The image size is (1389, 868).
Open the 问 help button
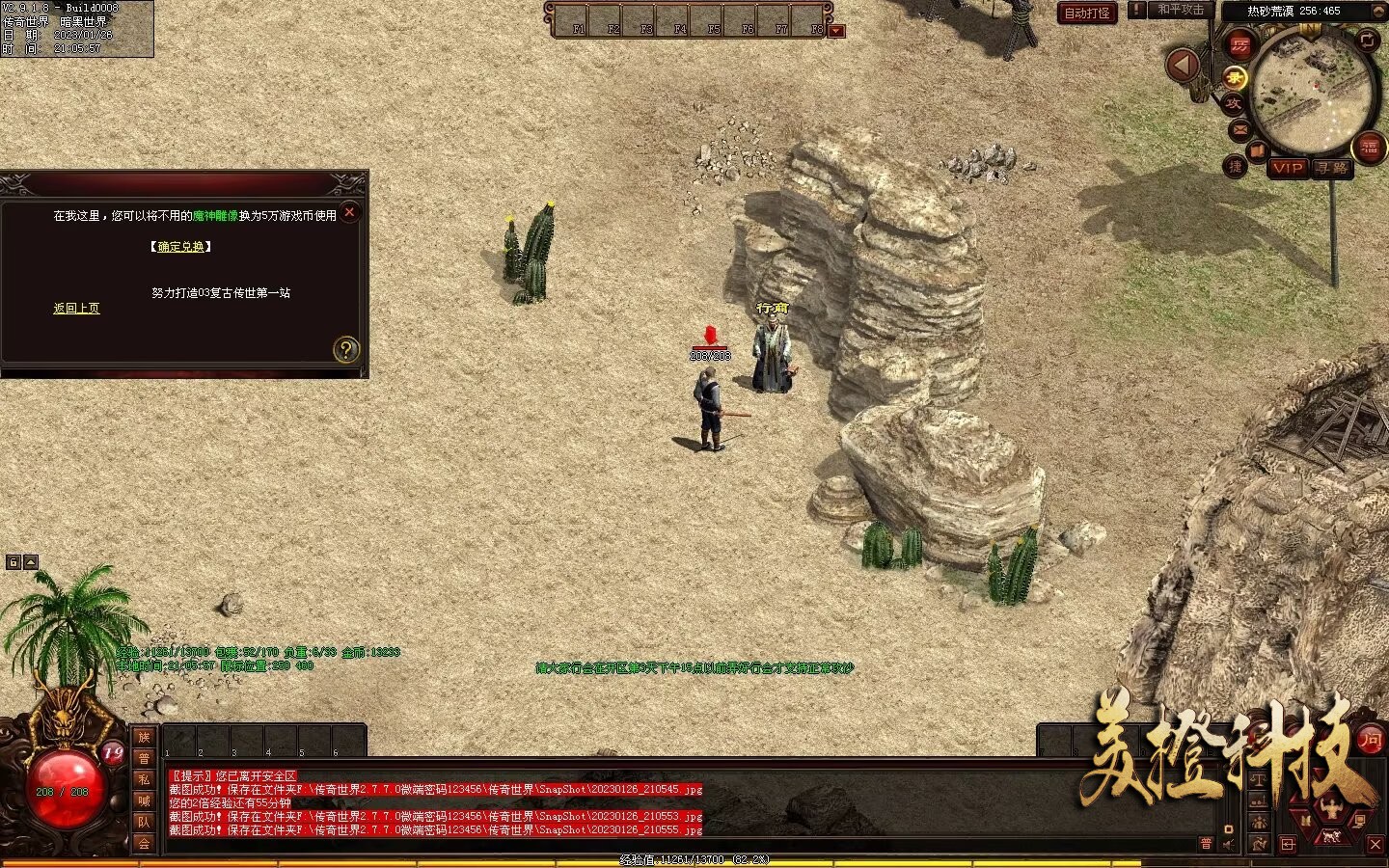(1370, 740)
